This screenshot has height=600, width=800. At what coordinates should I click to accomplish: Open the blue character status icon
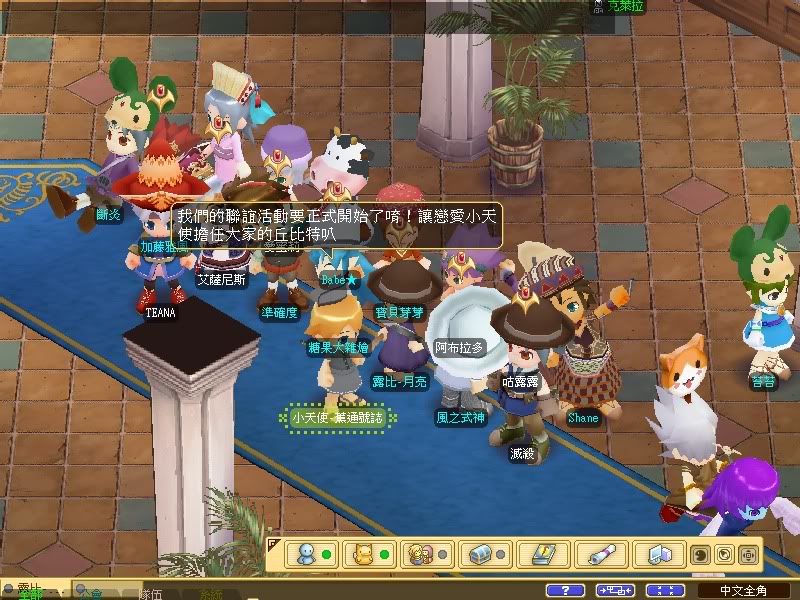pos(304,553)
